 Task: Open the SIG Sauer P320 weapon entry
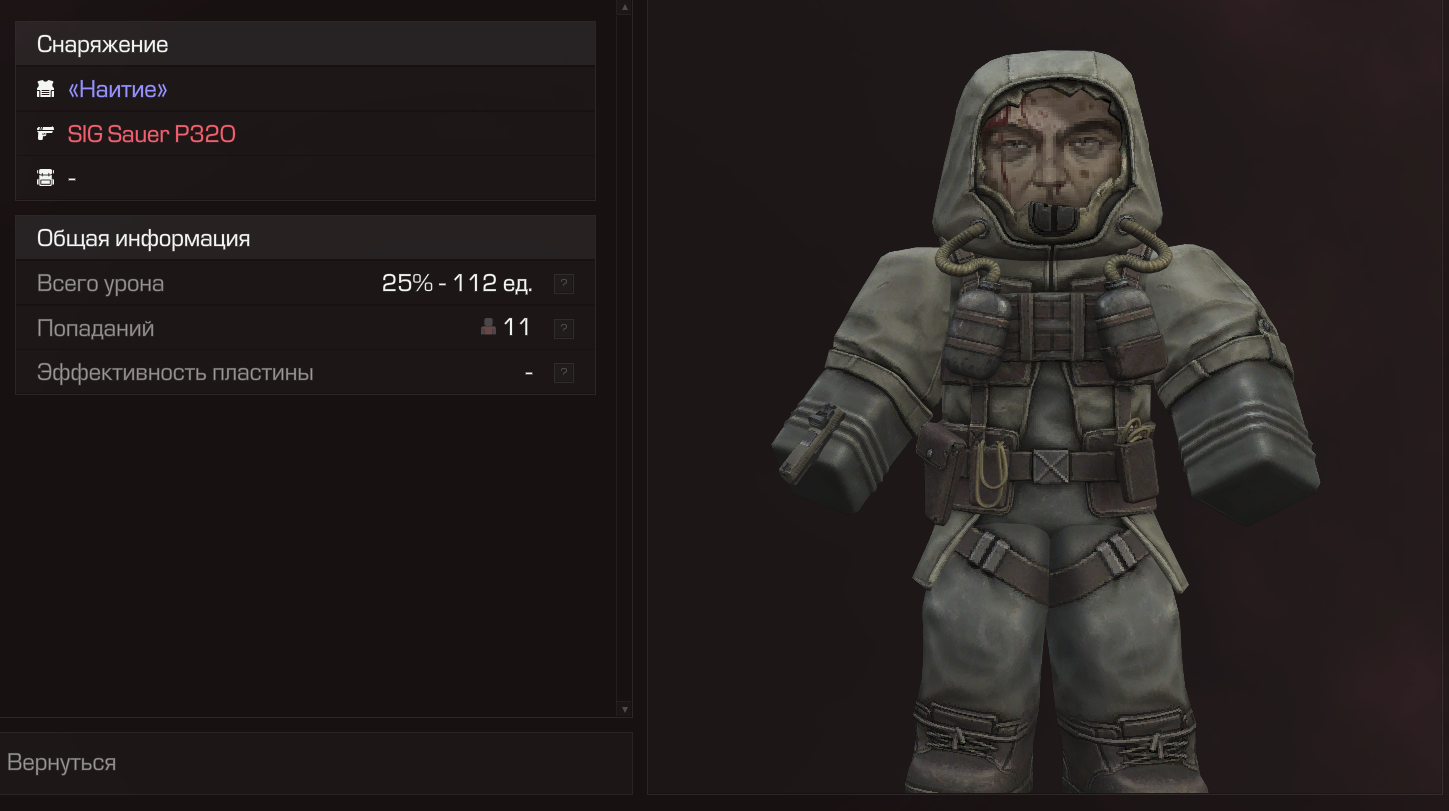[x=151, y=134]
